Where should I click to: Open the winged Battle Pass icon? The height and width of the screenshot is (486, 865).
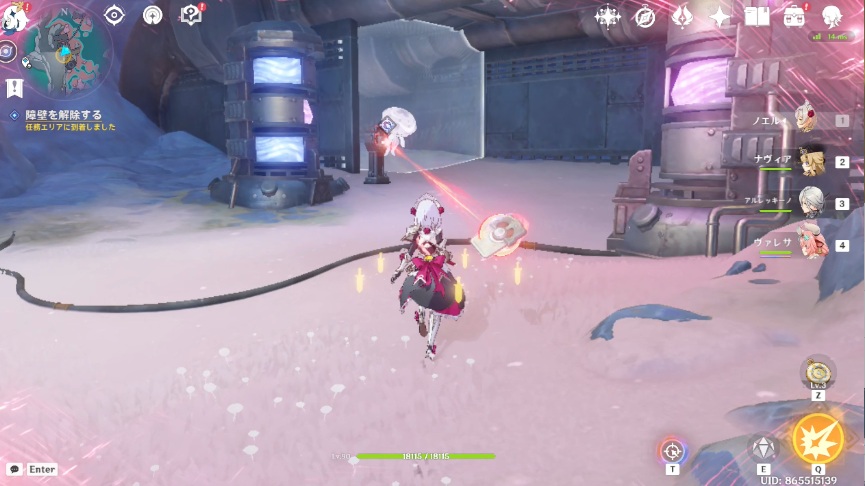coord(683,16)
